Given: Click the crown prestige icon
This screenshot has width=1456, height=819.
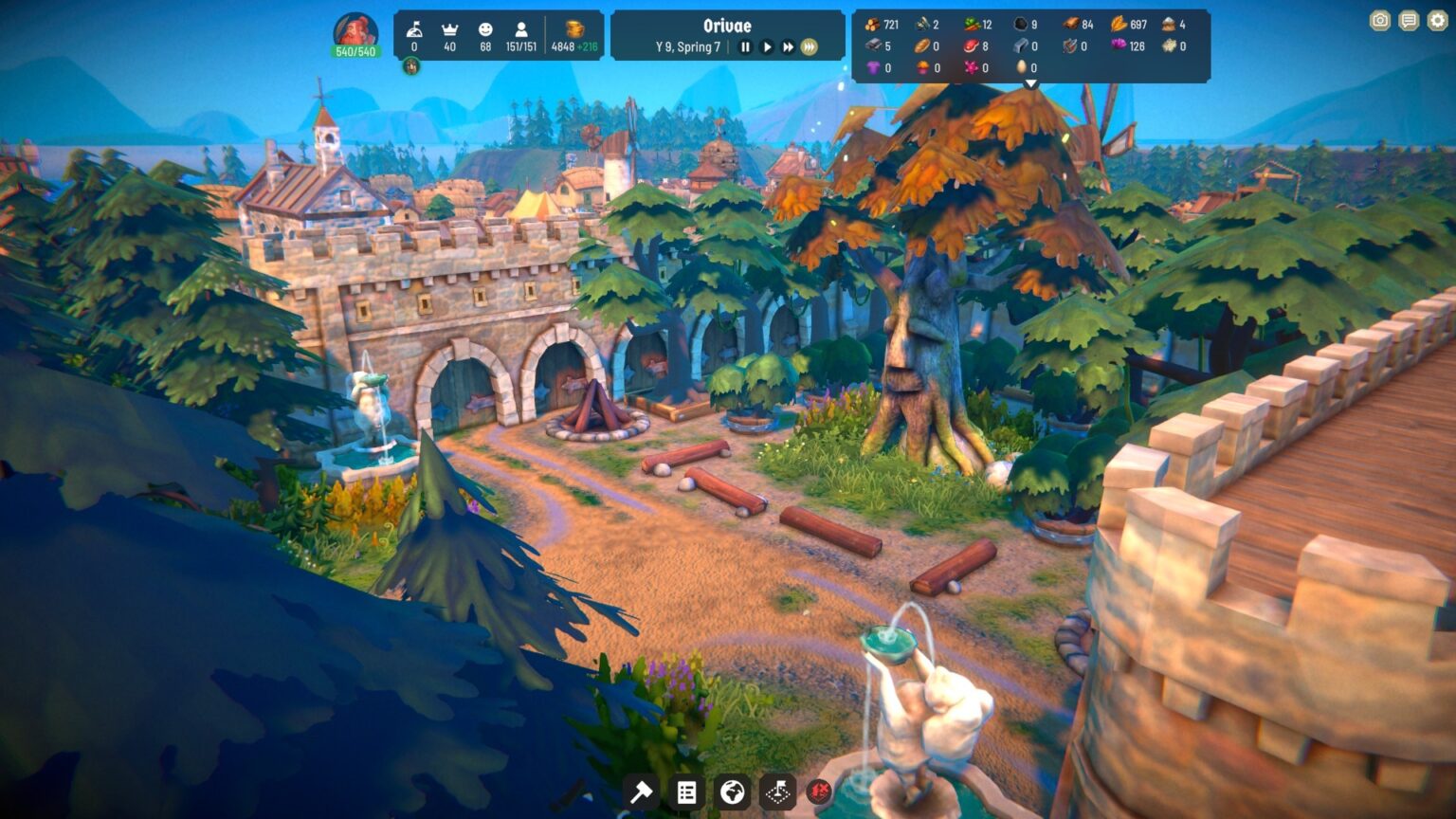Looking at the screenshot, I should [449, 29].
